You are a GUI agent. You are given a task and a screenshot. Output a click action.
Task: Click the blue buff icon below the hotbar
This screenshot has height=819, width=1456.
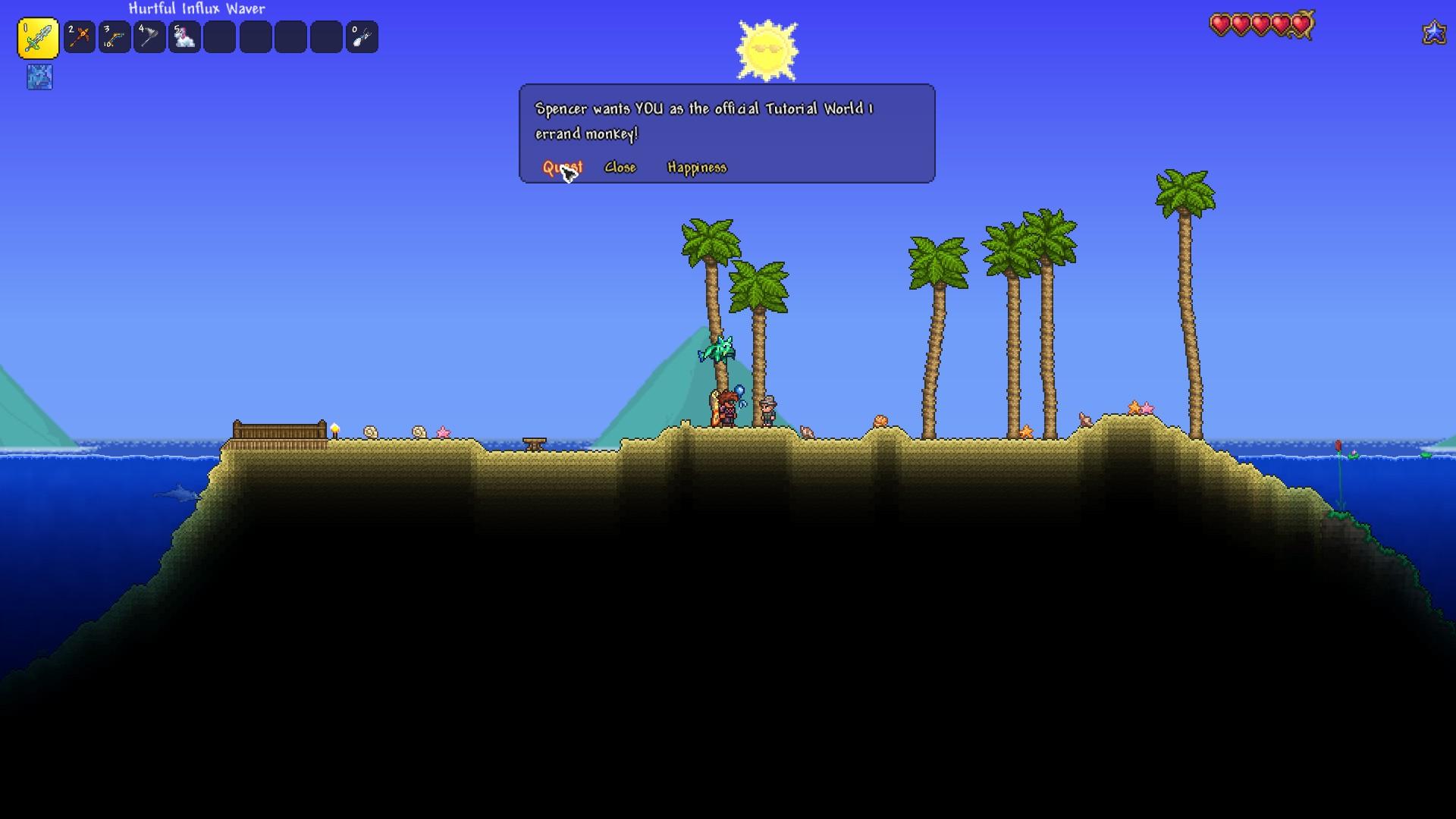point(39,77)
